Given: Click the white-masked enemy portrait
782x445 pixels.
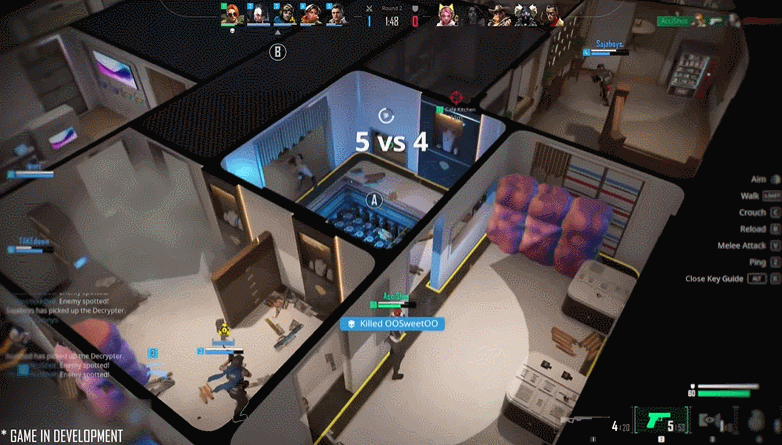Looking at the screenshot, I should [523, 15].
